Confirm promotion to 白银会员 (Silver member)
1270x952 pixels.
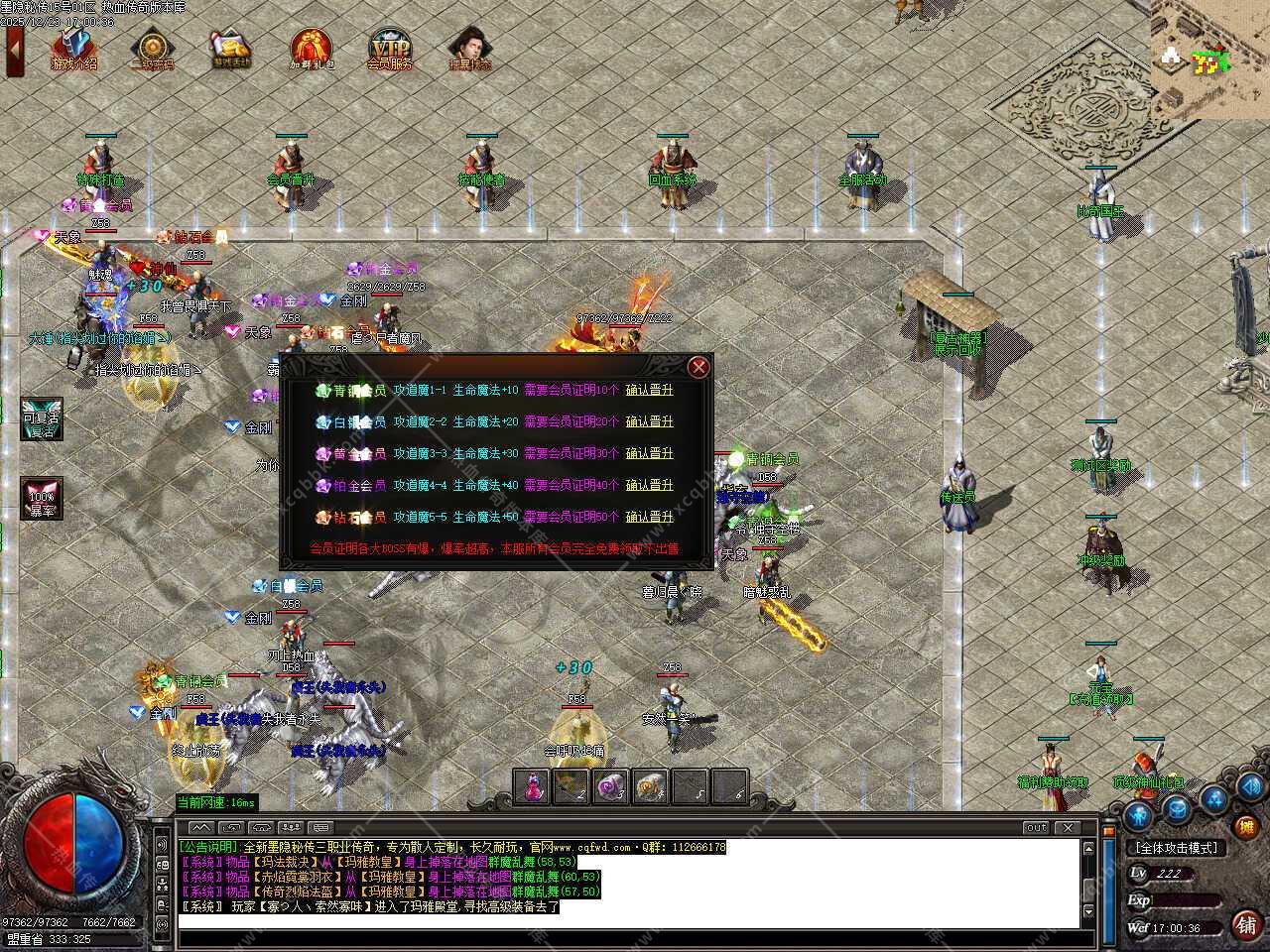649,422
